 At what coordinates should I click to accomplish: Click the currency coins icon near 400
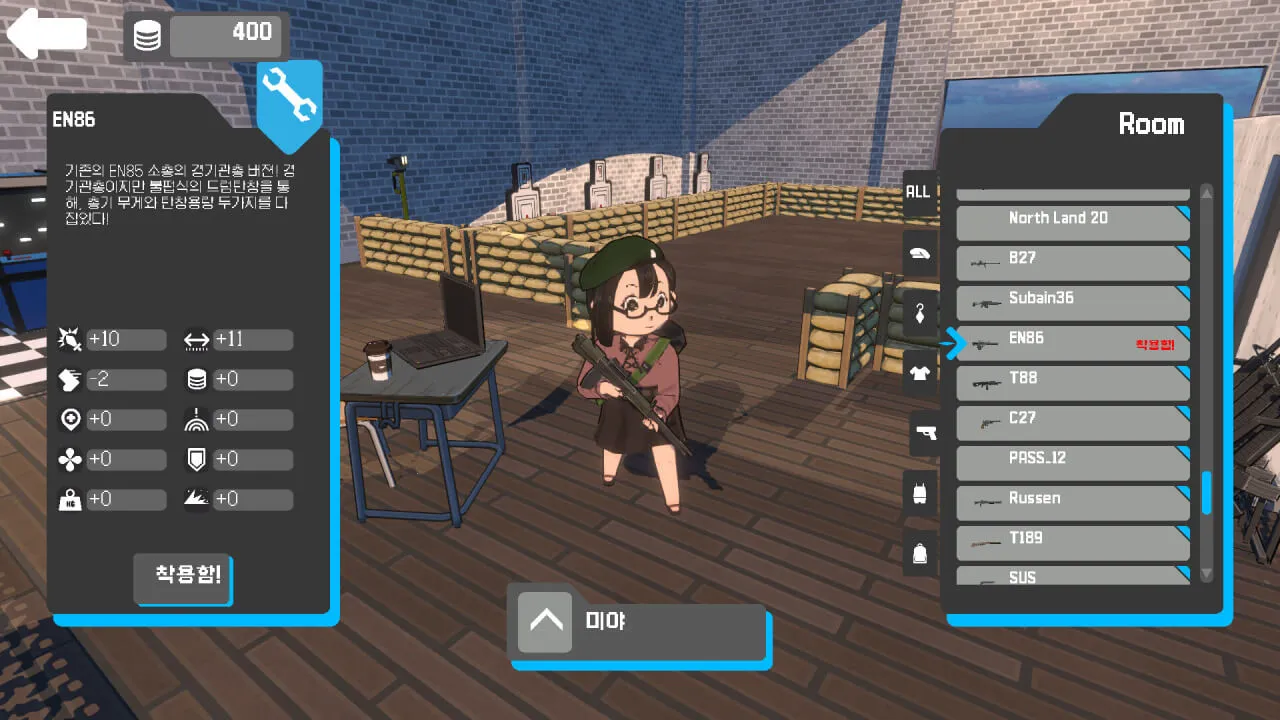[146, 35]
